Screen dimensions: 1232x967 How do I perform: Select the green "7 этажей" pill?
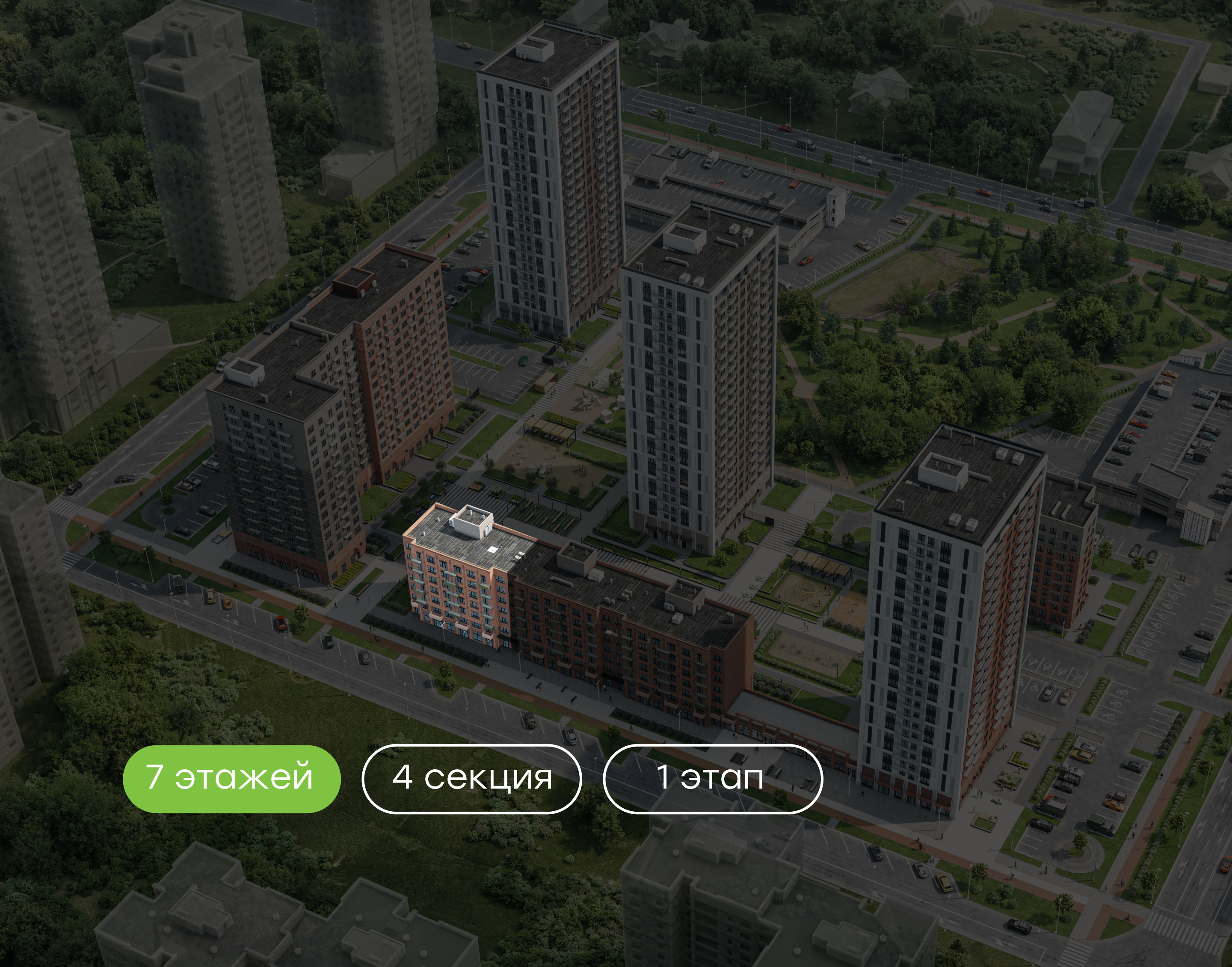click(231, 778)
